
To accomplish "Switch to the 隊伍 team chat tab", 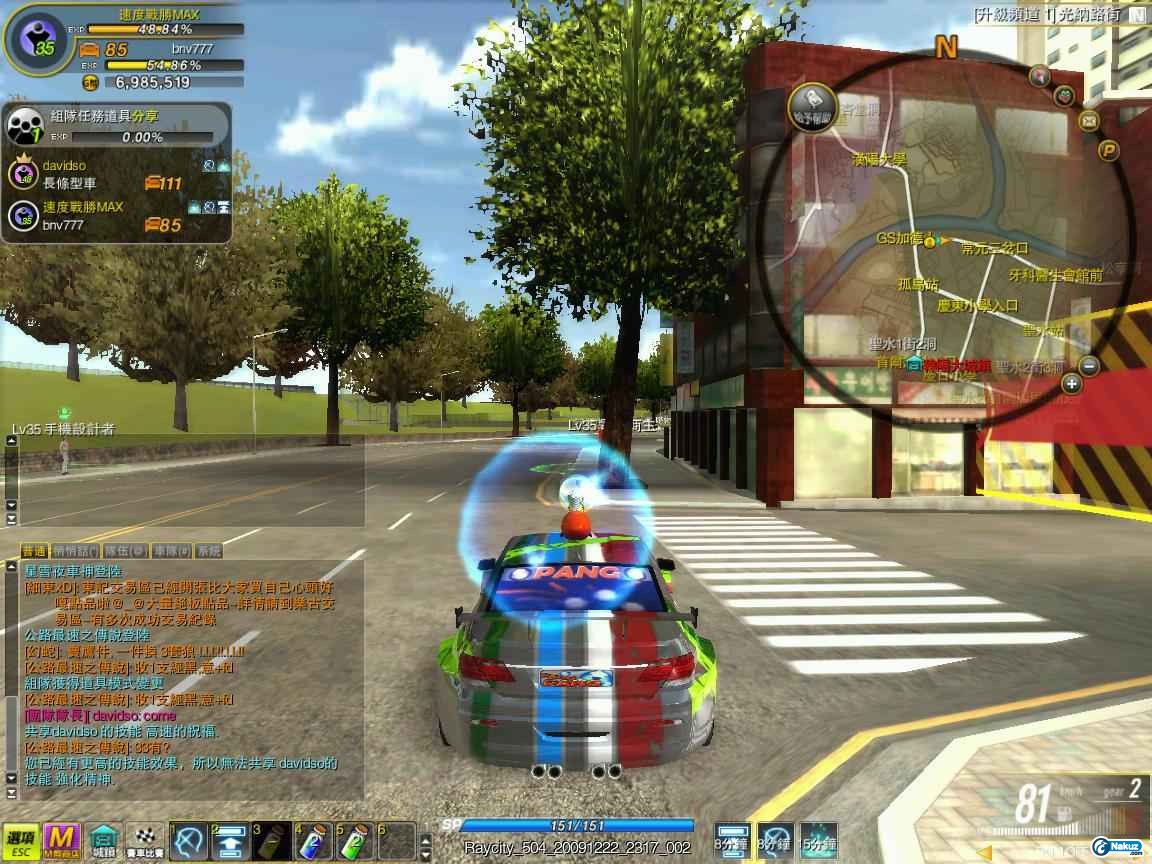I will click(x=125, y=551).
